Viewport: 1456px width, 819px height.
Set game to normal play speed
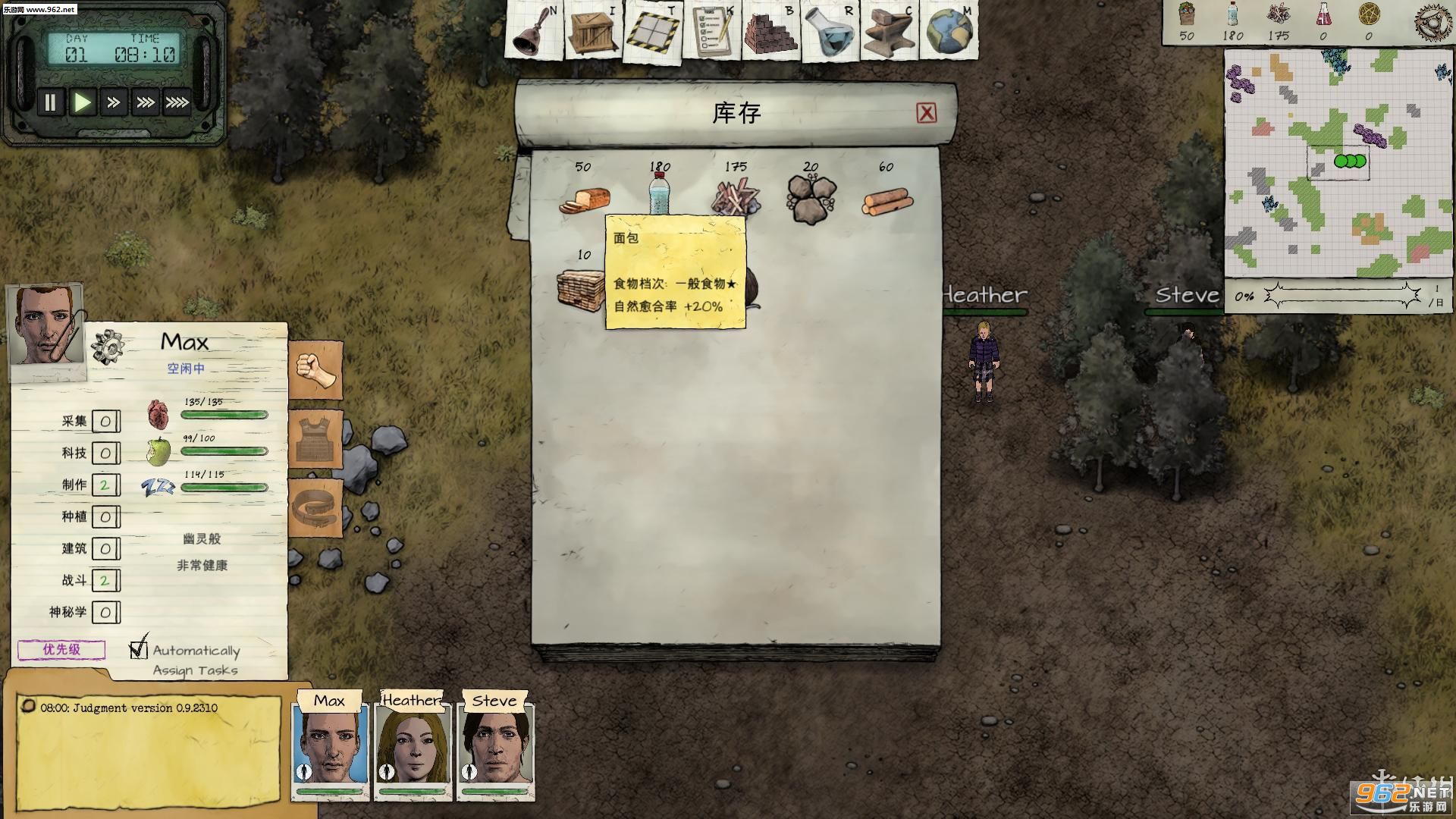tap(82, 102)
